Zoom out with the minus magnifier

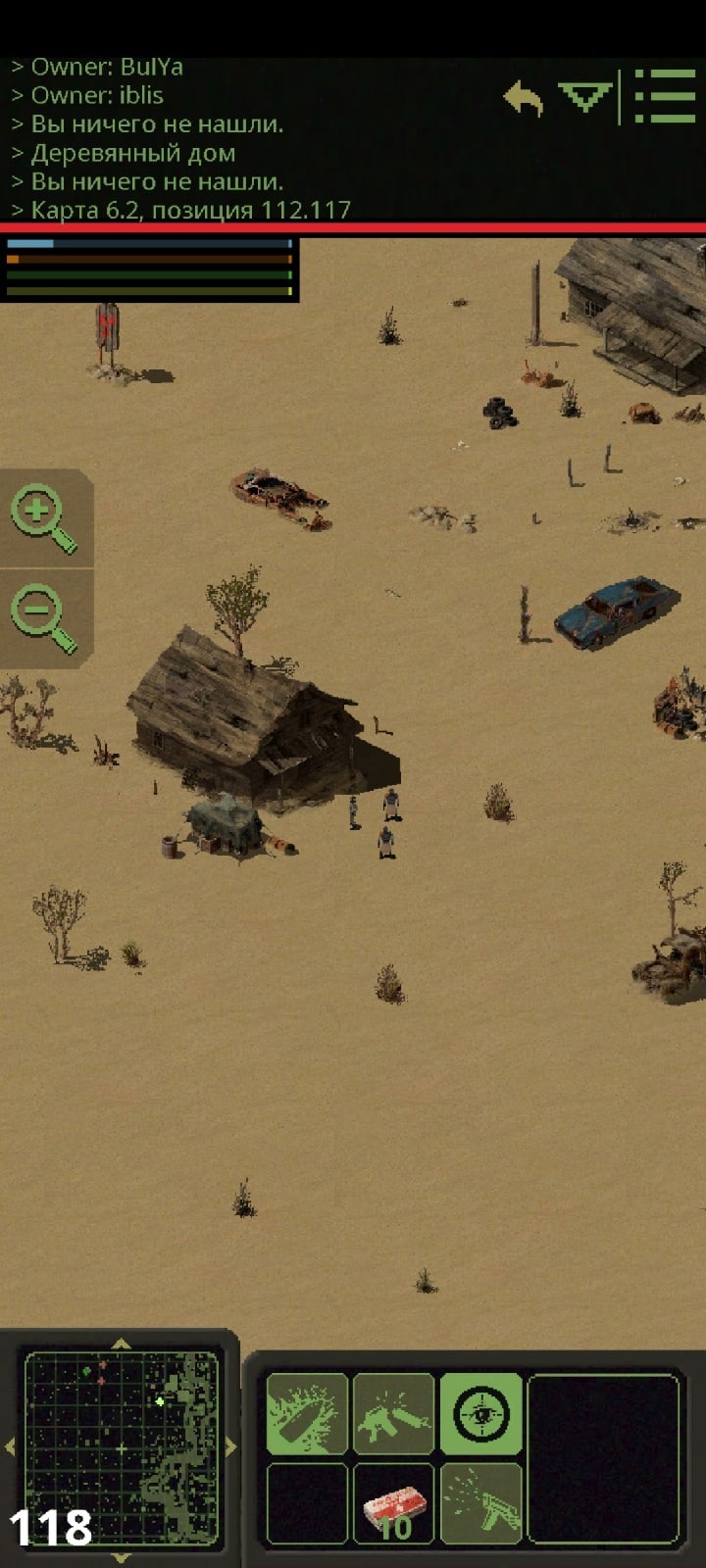(43, 619)
